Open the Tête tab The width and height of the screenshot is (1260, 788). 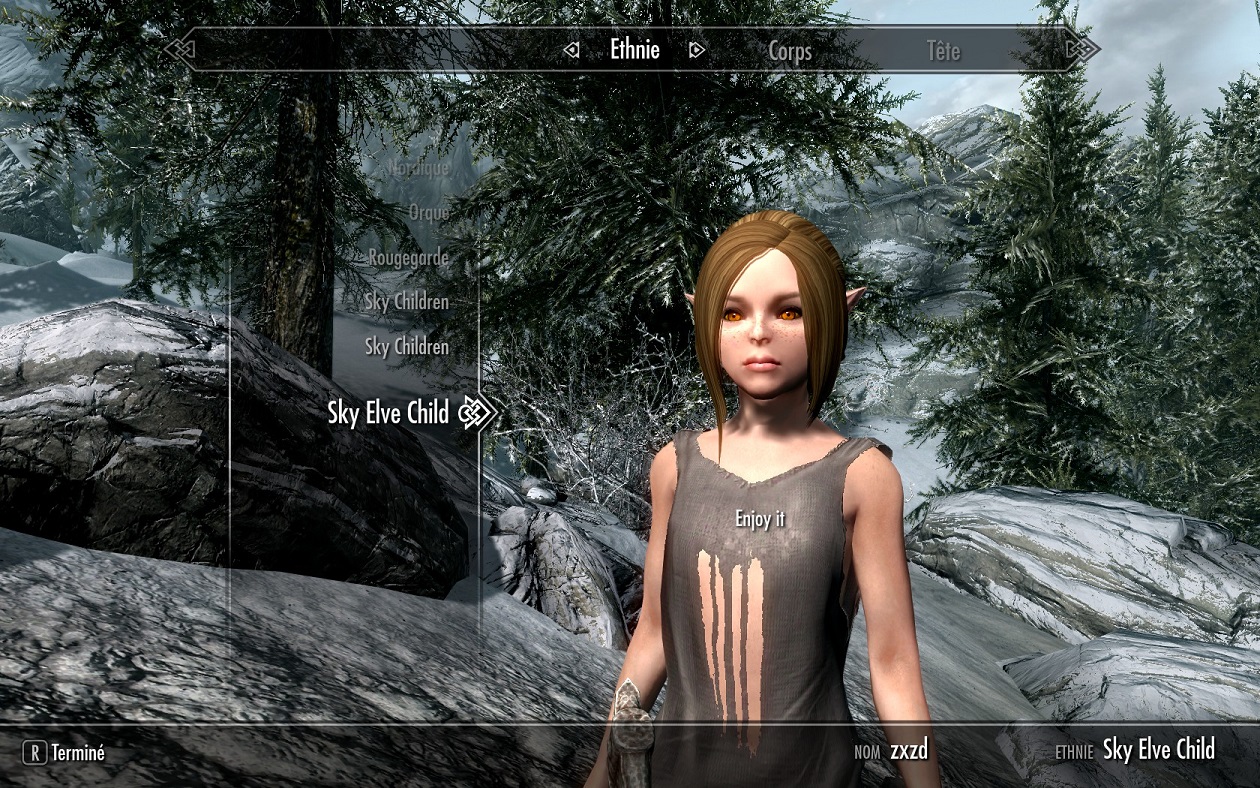click(x=942, y=51)
